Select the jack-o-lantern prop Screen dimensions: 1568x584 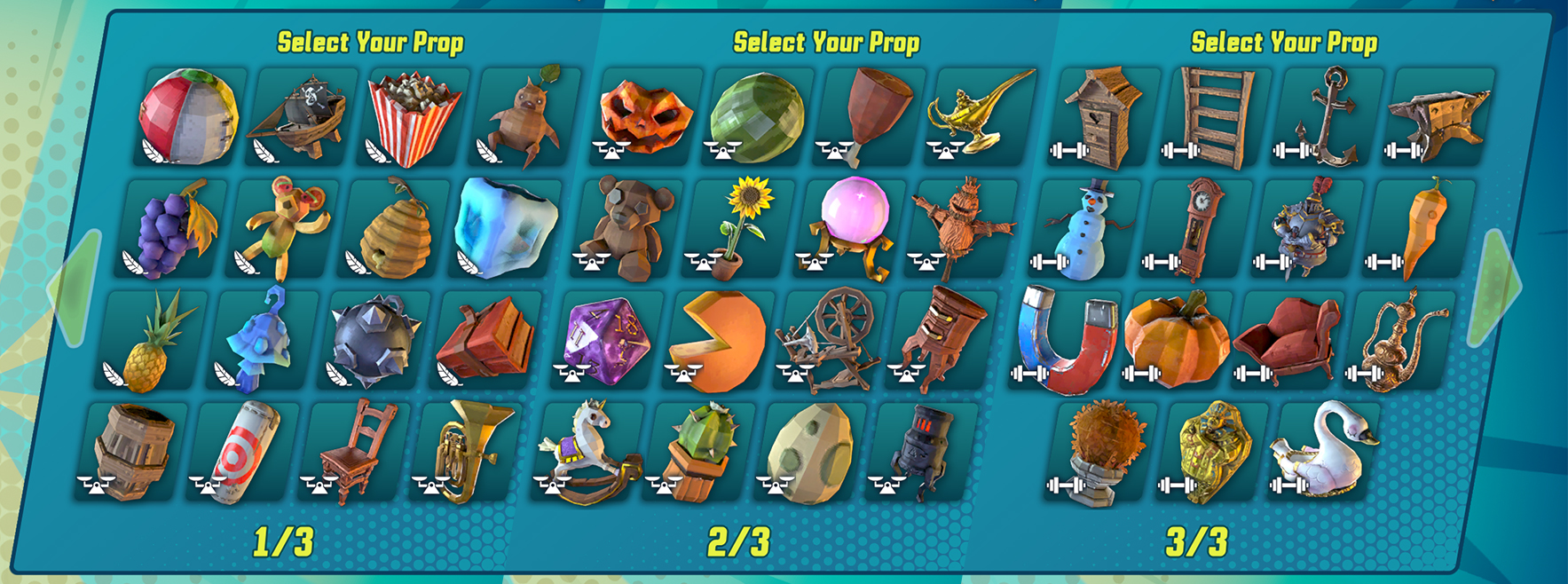click(x=646, y=116)
